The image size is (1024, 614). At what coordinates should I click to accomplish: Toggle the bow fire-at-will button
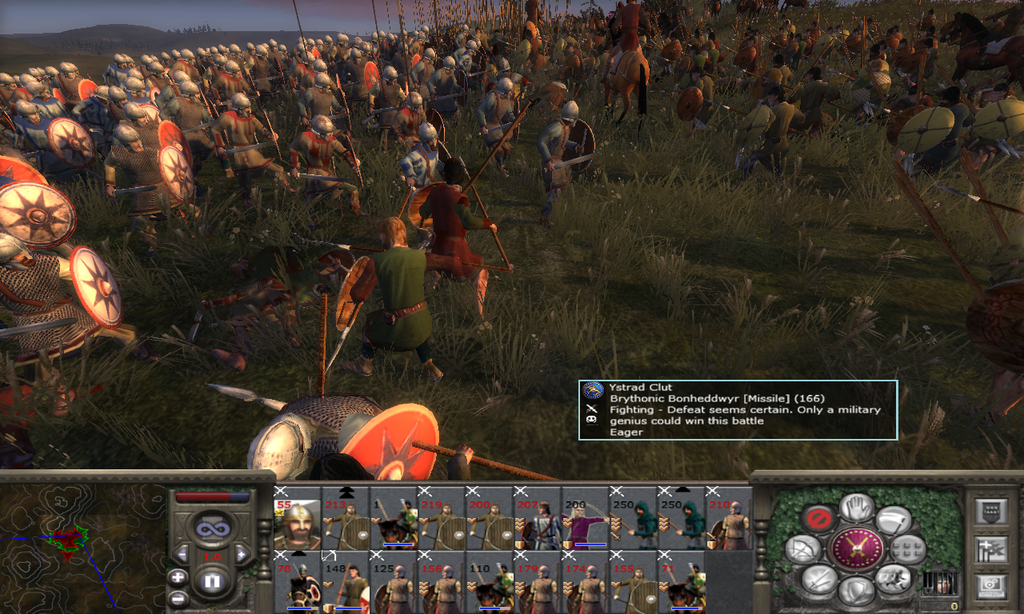click(801, 549)
